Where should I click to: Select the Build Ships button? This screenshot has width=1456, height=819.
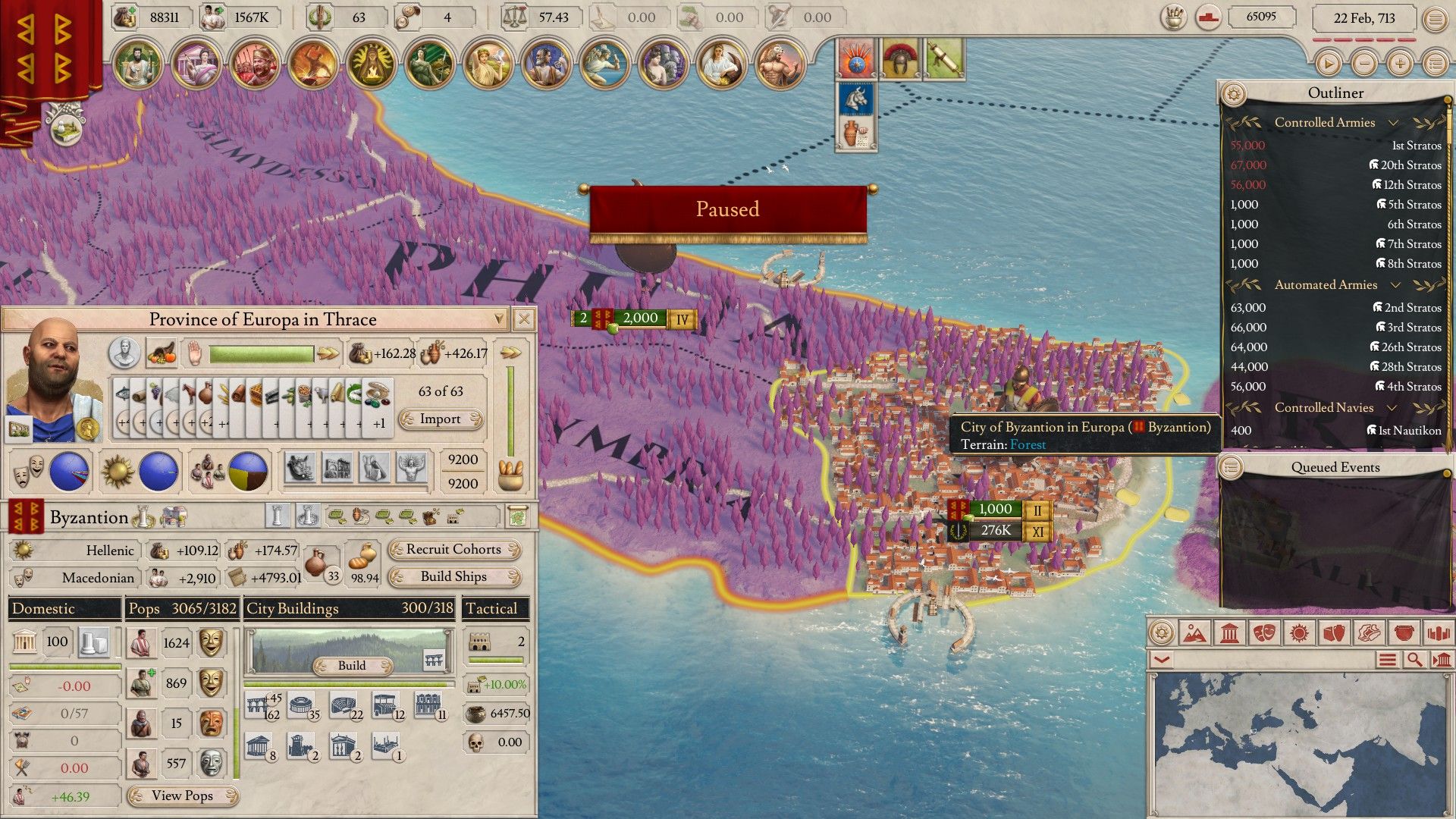pos(453,576)
